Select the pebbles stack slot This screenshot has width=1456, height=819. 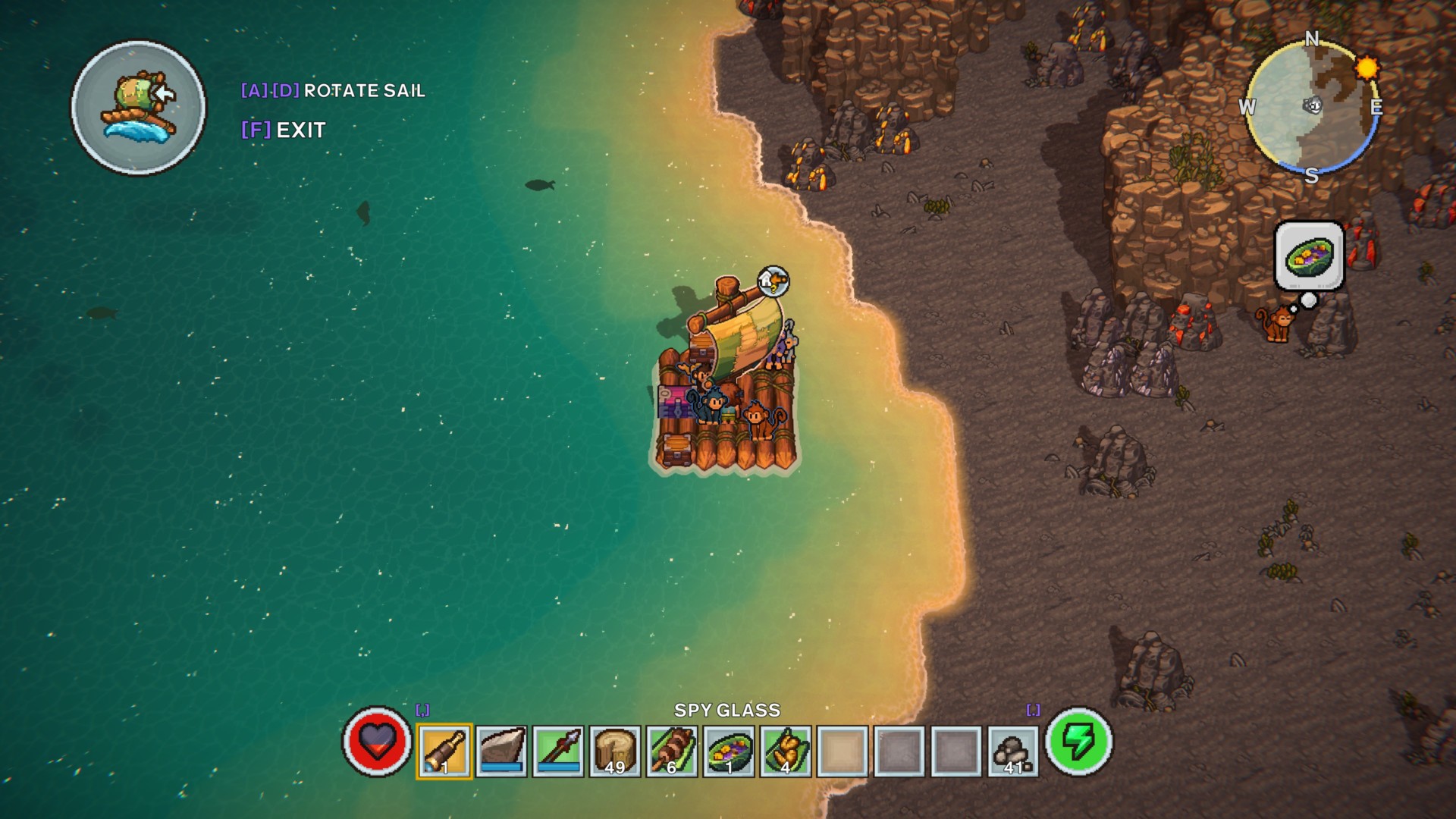click(1013, 751)
